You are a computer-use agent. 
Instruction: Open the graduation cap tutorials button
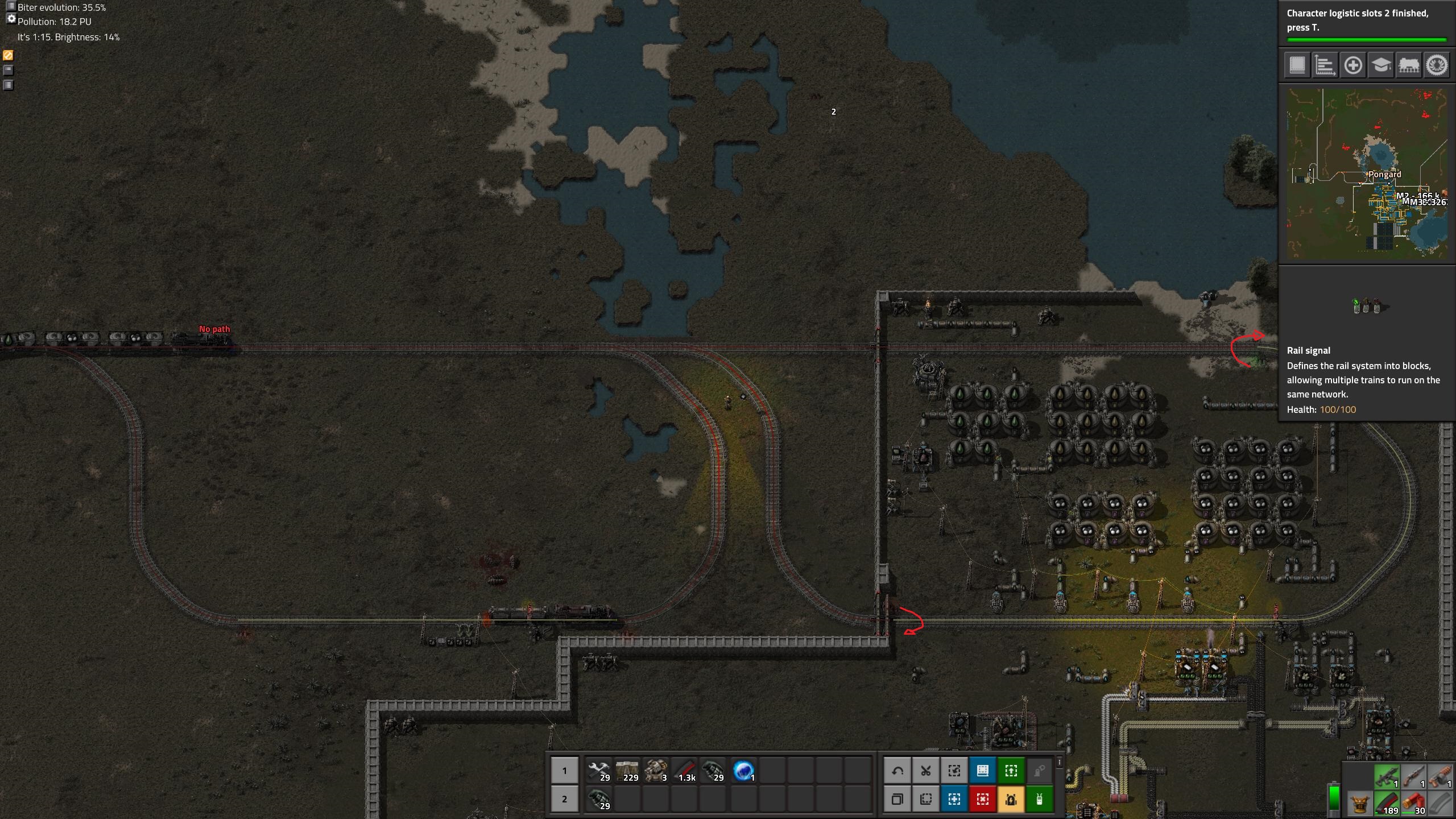[x=1381, y=65]
